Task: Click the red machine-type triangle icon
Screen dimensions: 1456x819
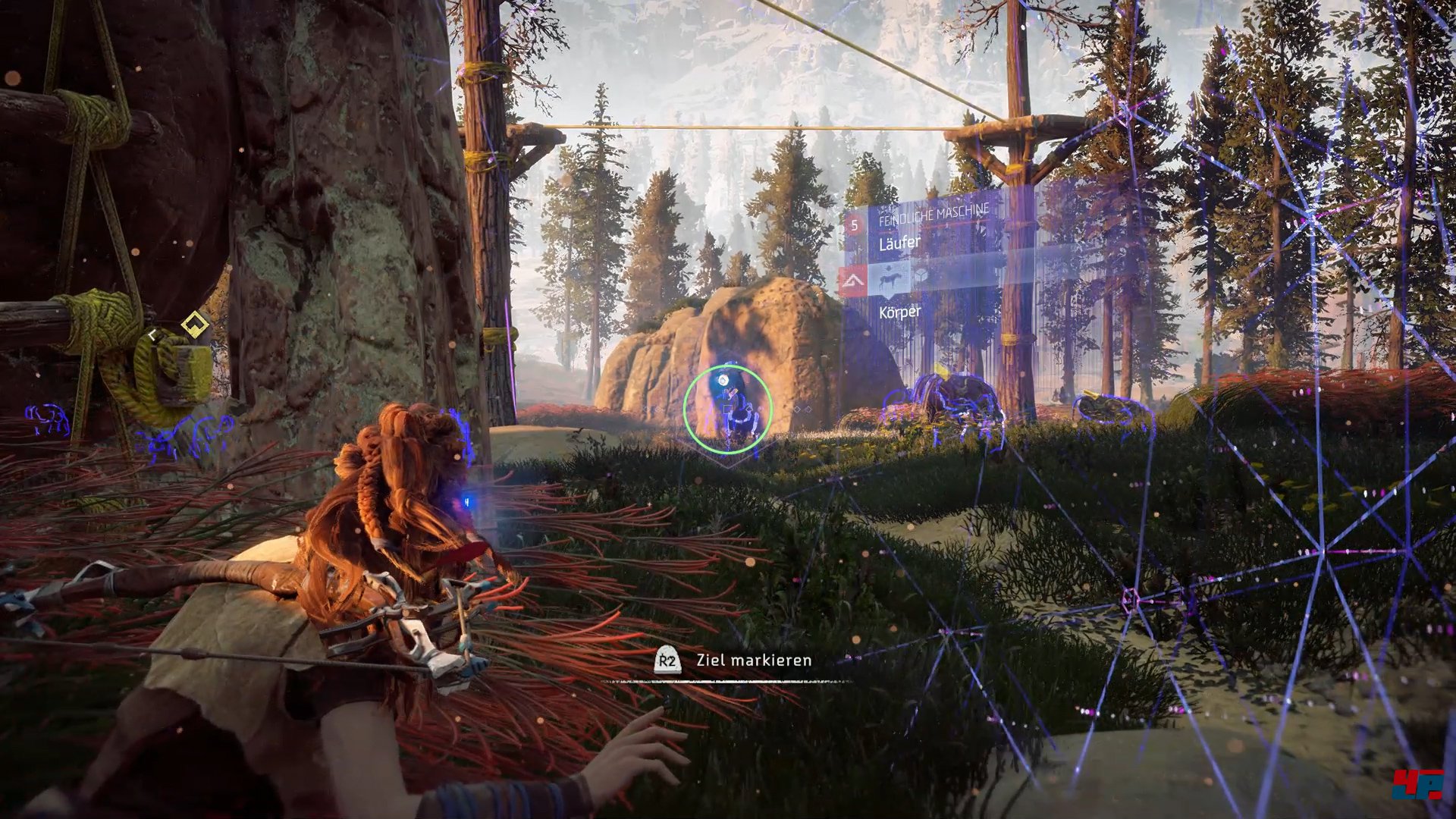Action: click(855, 282)
